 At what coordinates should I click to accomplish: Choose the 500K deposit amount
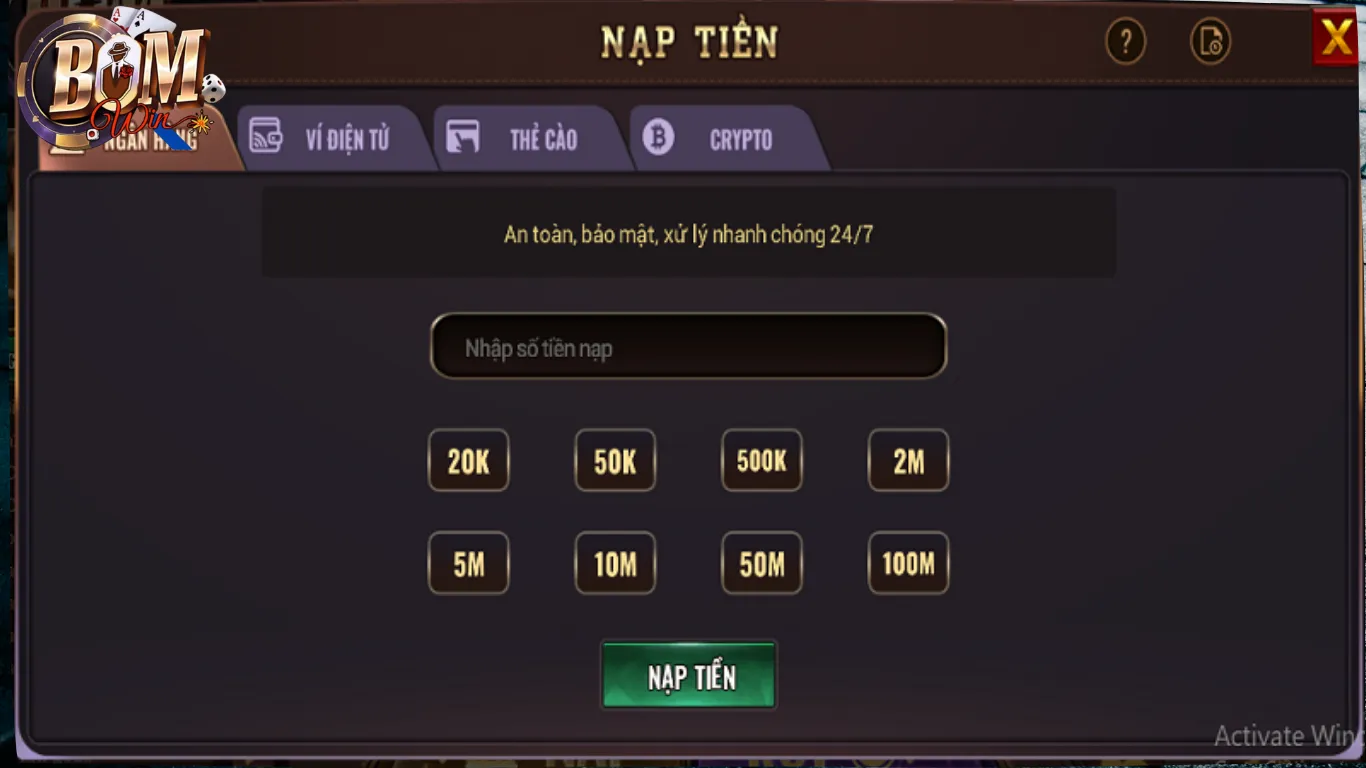coord(761,461)
